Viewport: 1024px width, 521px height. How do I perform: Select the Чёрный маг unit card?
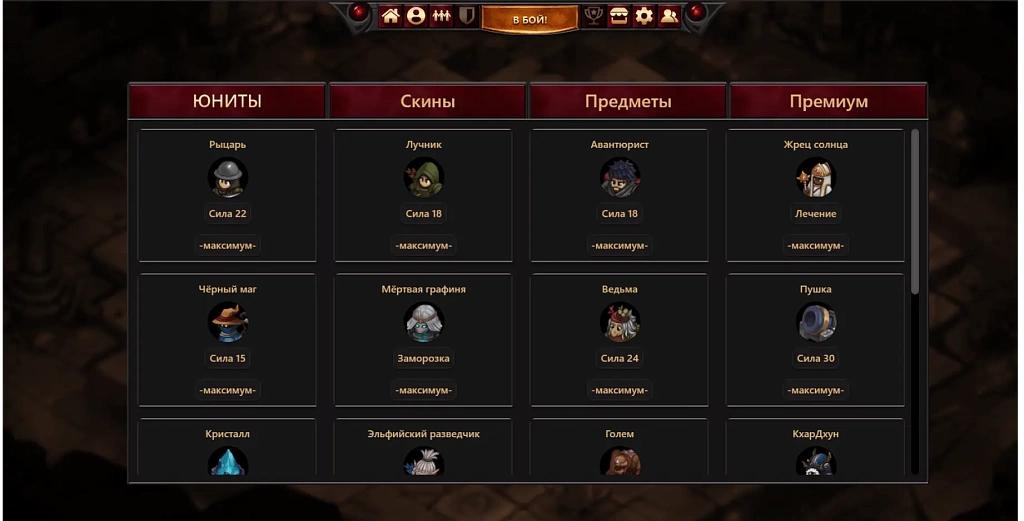click(x=228, y=340)
